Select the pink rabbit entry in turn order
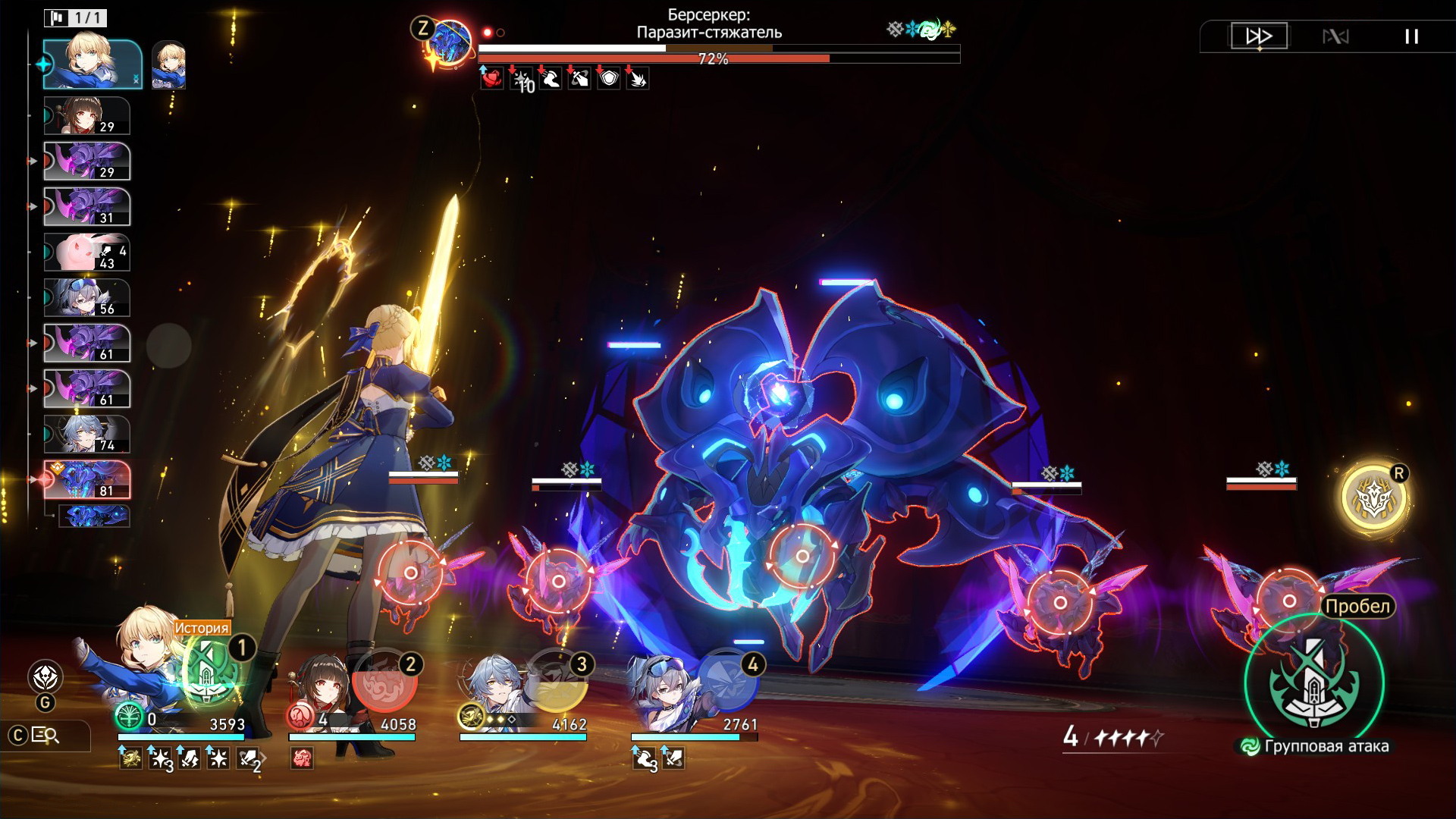This screenshot has width=1456, height=819. click(86, 253)
